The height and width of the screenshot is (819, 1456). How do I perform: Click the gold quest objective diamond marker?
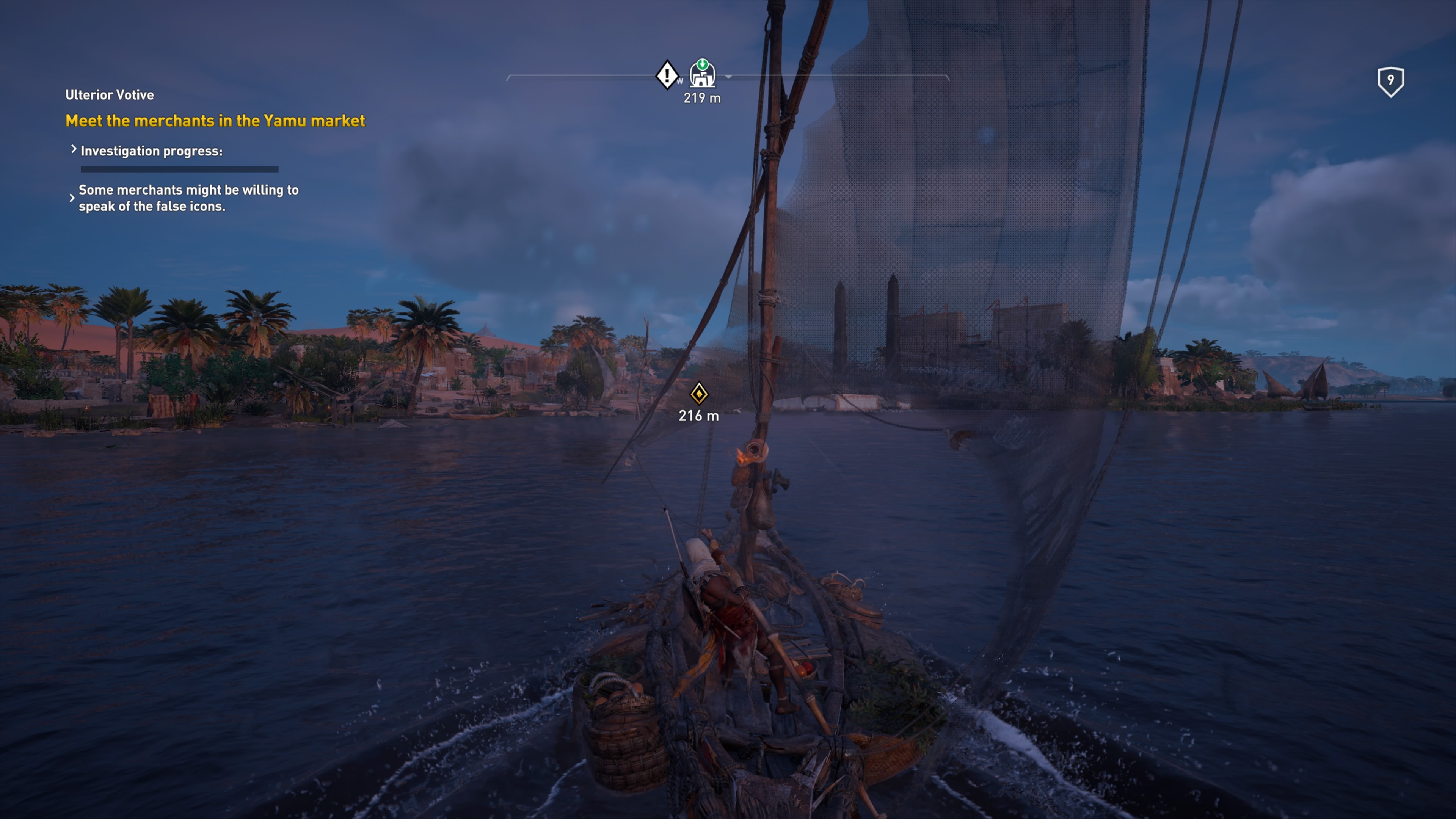pos(698,394)
